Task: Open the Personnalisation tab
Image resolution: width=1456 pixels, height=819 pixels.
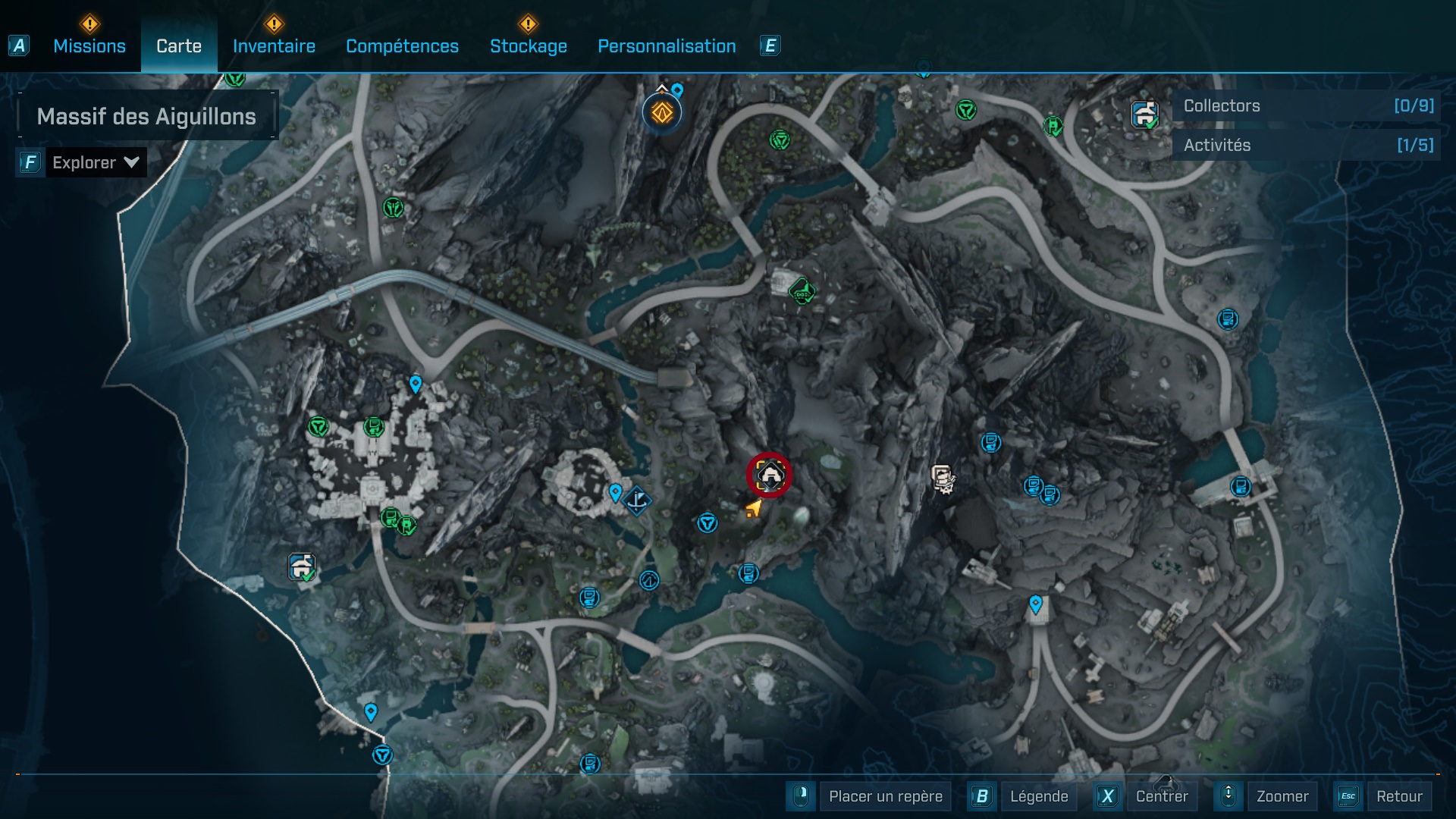Action: pyautogui.click(x=667, y=46)
